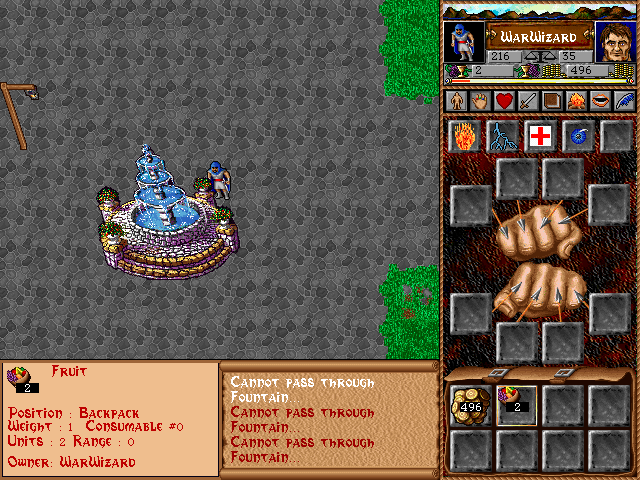640x480 pixels.
Task: Click the lips talk icon
Action: tap(599, 101)
